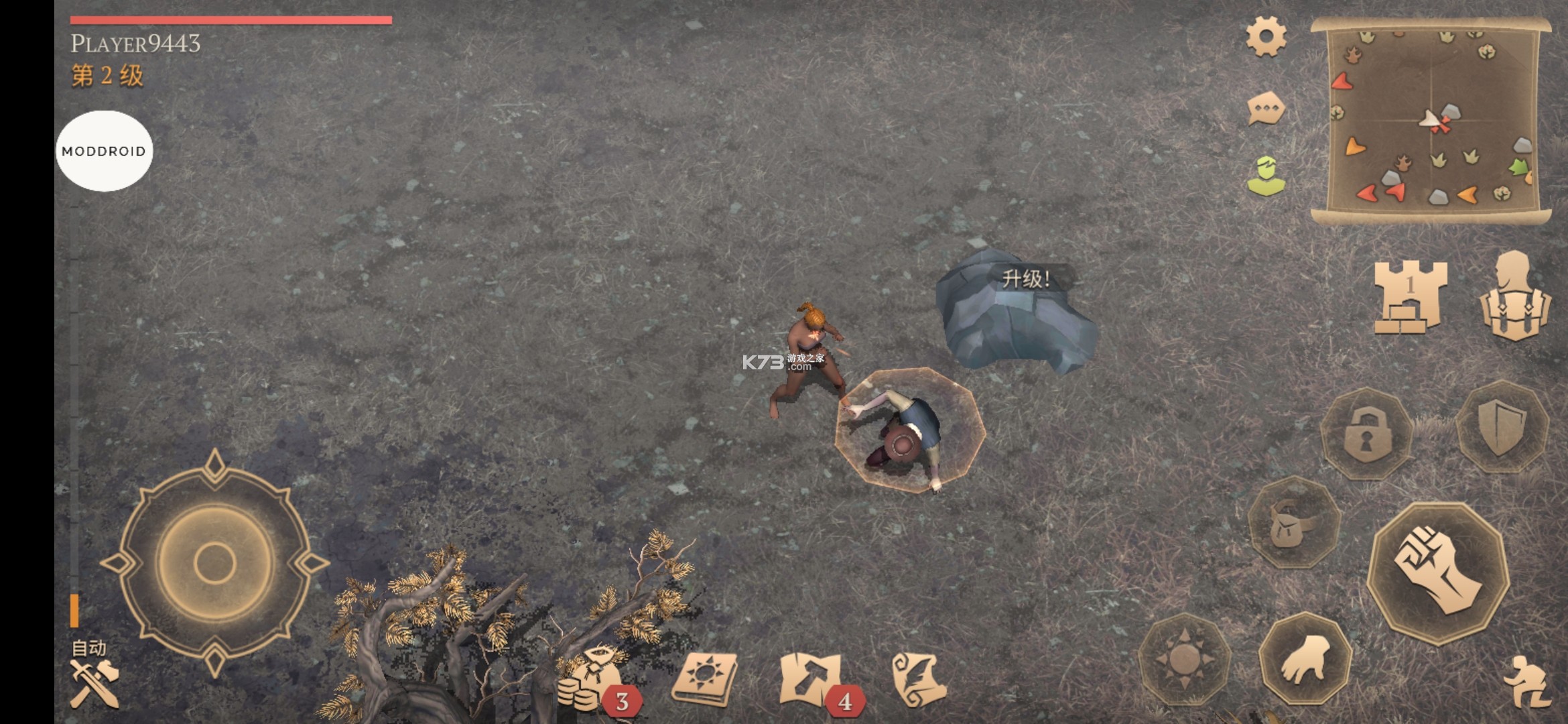Open the sun-emblem book journal

704,679
